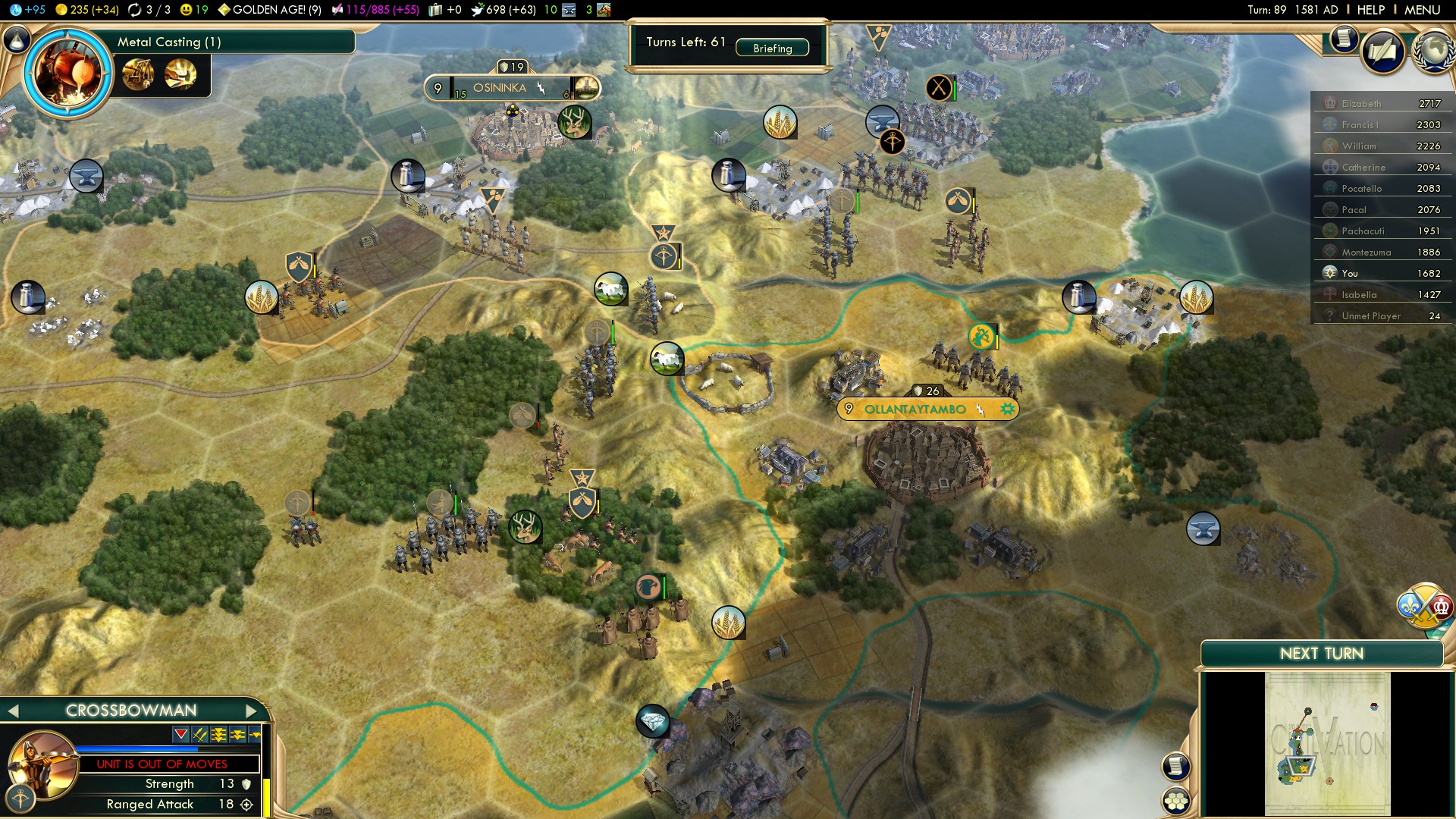Open the scenario Briefing

pyautogui.click(x=772, y=49)
